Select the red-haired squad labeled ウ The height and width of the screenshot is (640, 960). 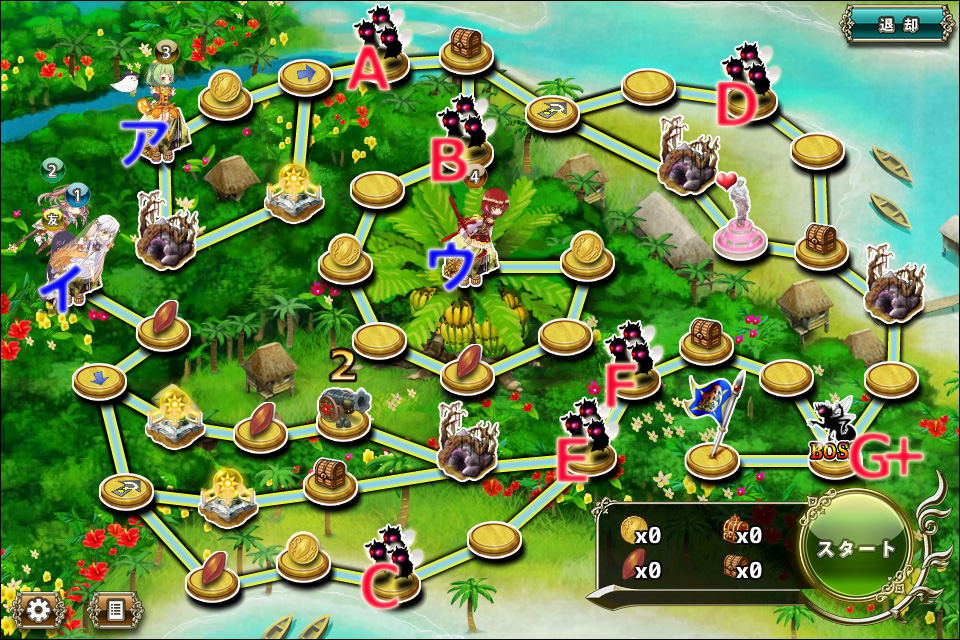tap(478, 235)
